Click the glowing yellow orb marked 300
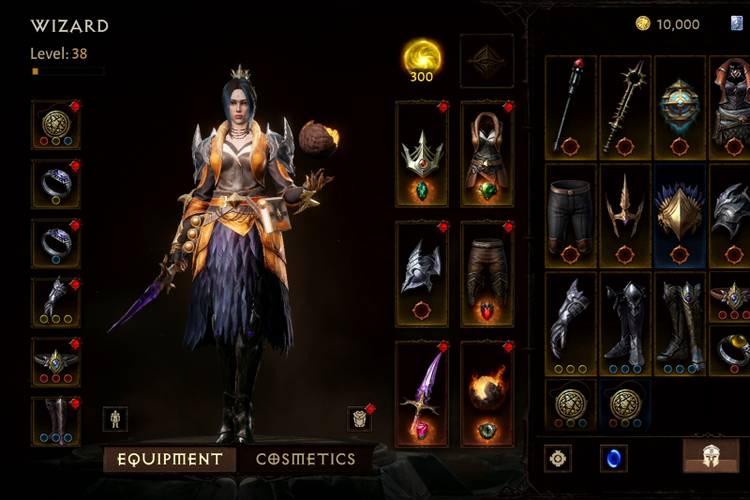 [421, 58]
